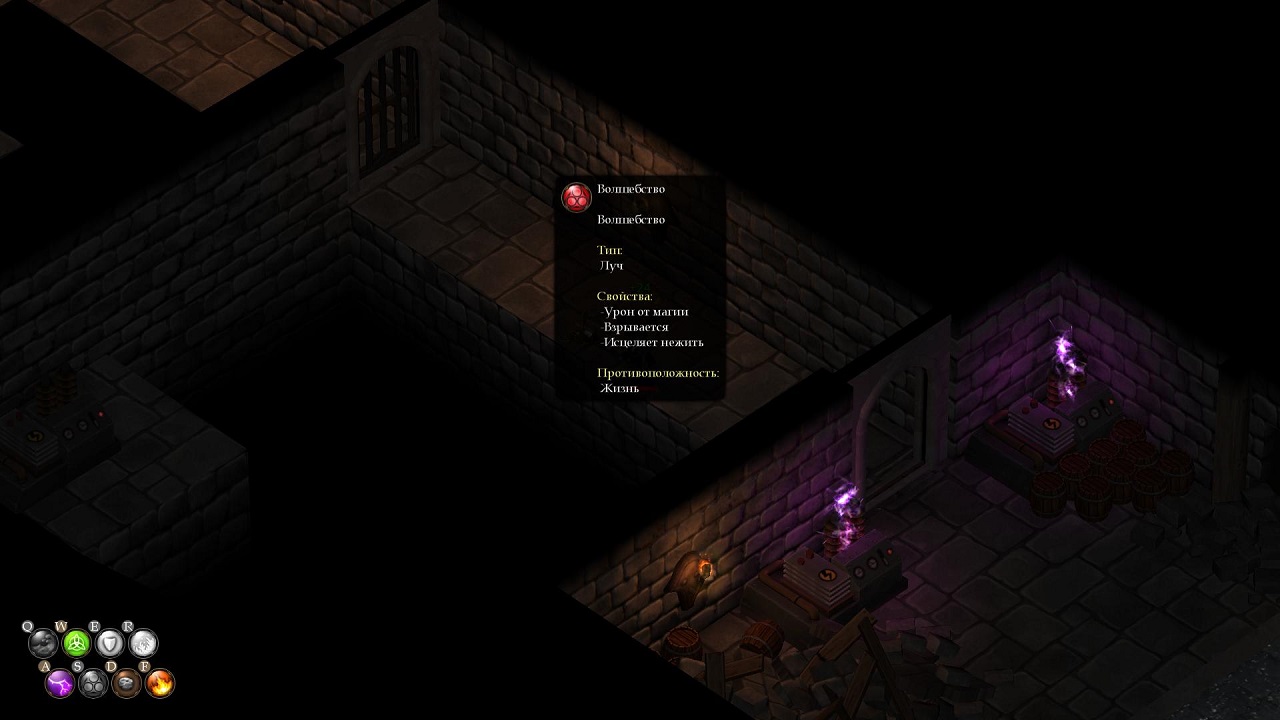The width and height of the screenshot is (1280, 720).
Task: Click the purple lightning element orb
Action: click(x=60, y=684)
